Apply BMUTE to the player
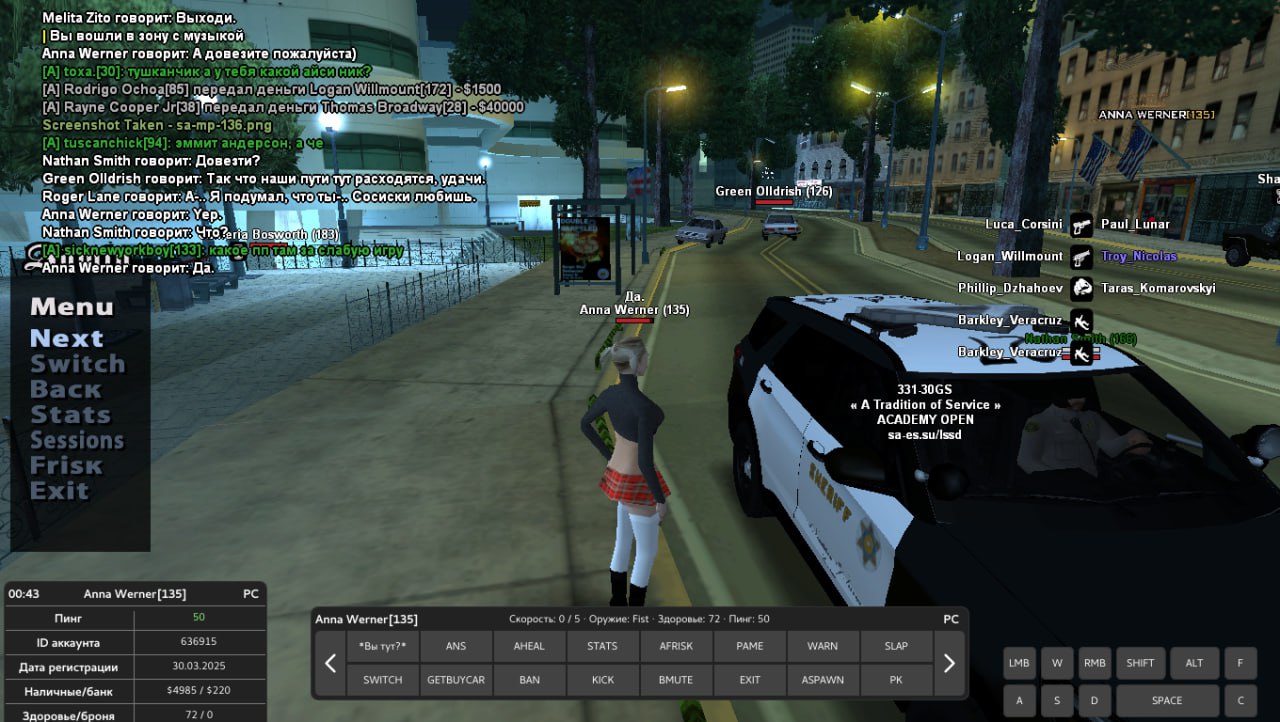 coord(676,680)
